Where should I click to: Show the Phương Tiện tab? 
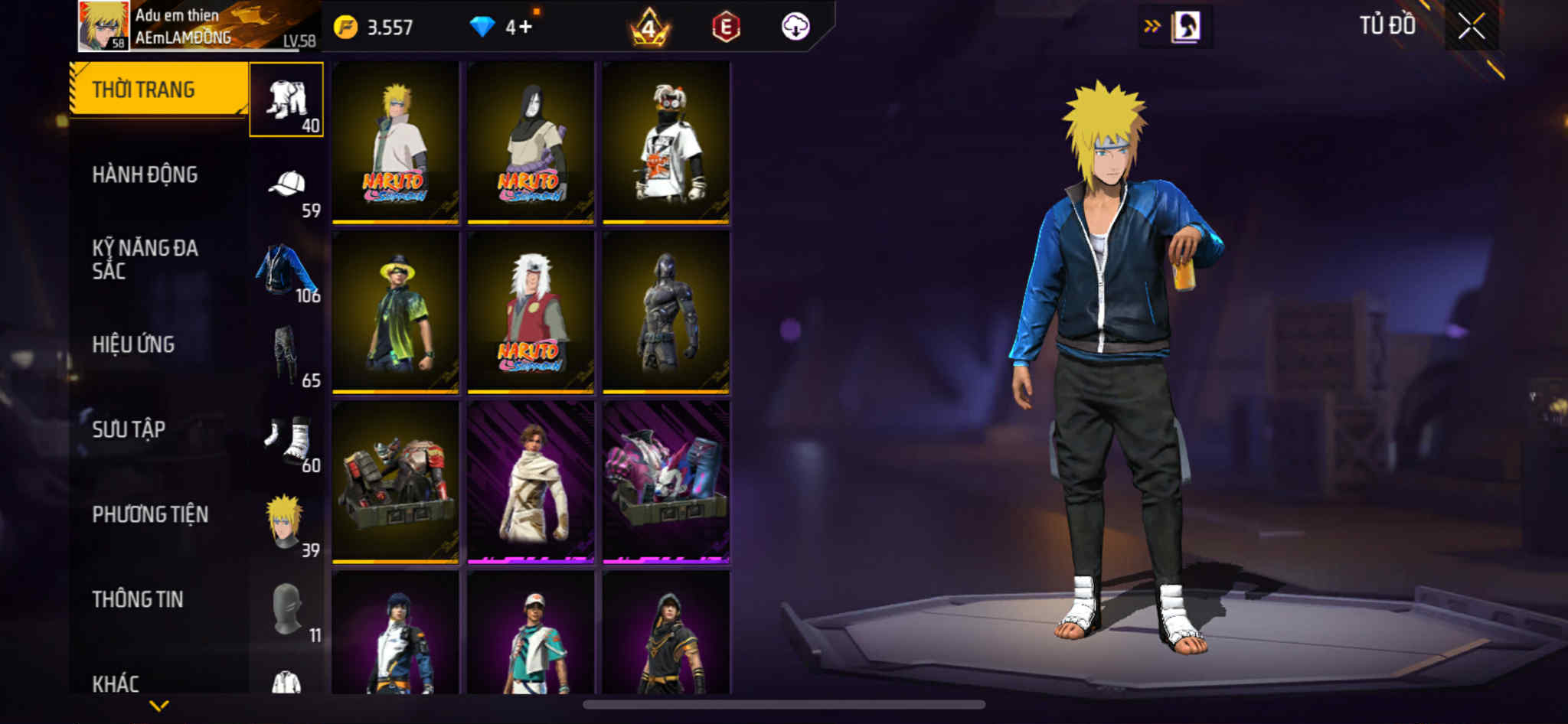pos(150,514)
